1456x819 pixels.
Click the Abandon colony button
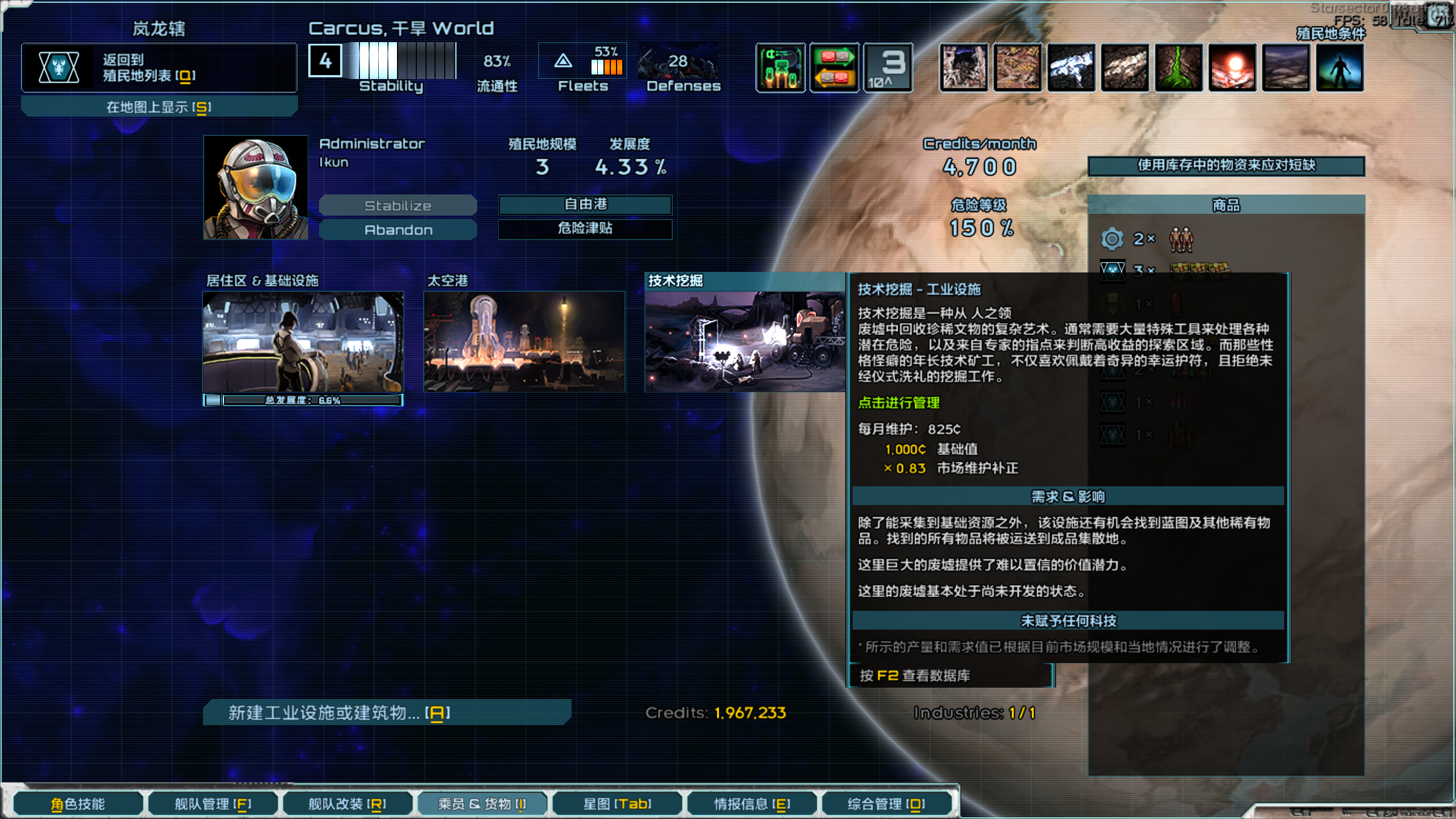pos(398,229)
